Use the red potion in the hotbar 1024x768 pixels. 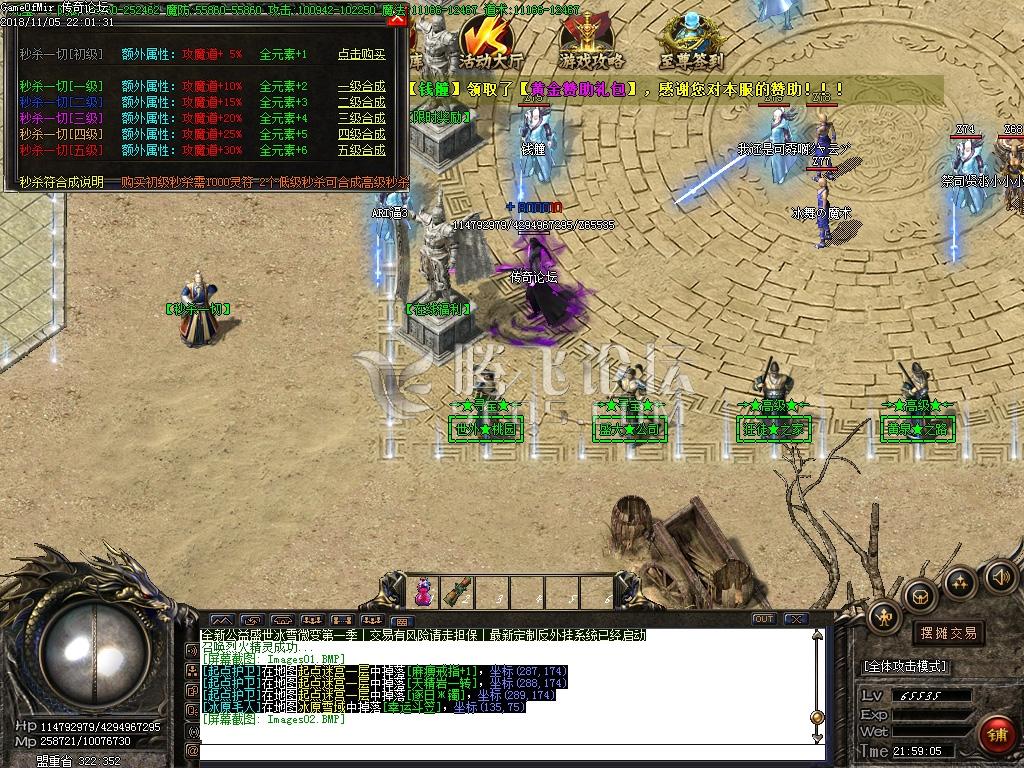coord(423,591)
